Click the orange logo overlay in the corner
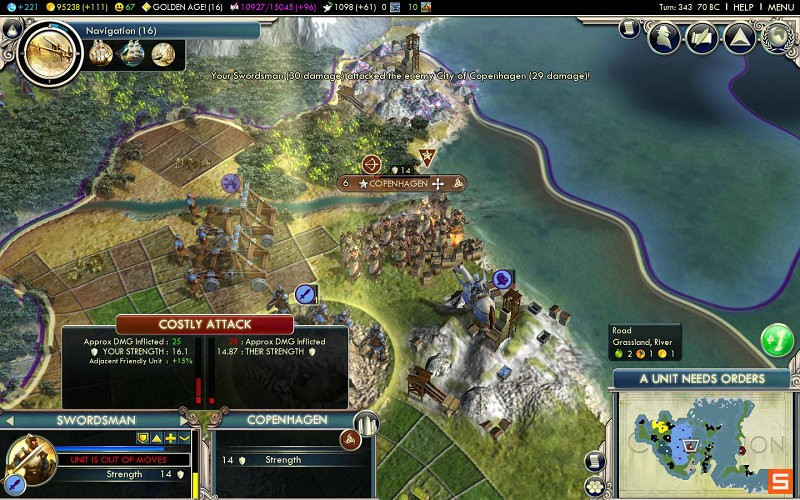 click(778, 481)
